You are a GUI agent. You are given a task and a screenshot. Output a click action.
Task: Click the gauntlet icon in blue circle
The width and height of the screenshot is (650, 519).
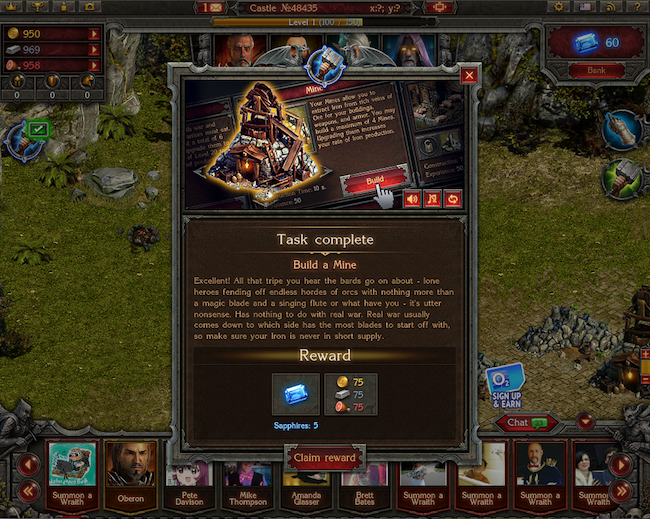click(622, 128)
